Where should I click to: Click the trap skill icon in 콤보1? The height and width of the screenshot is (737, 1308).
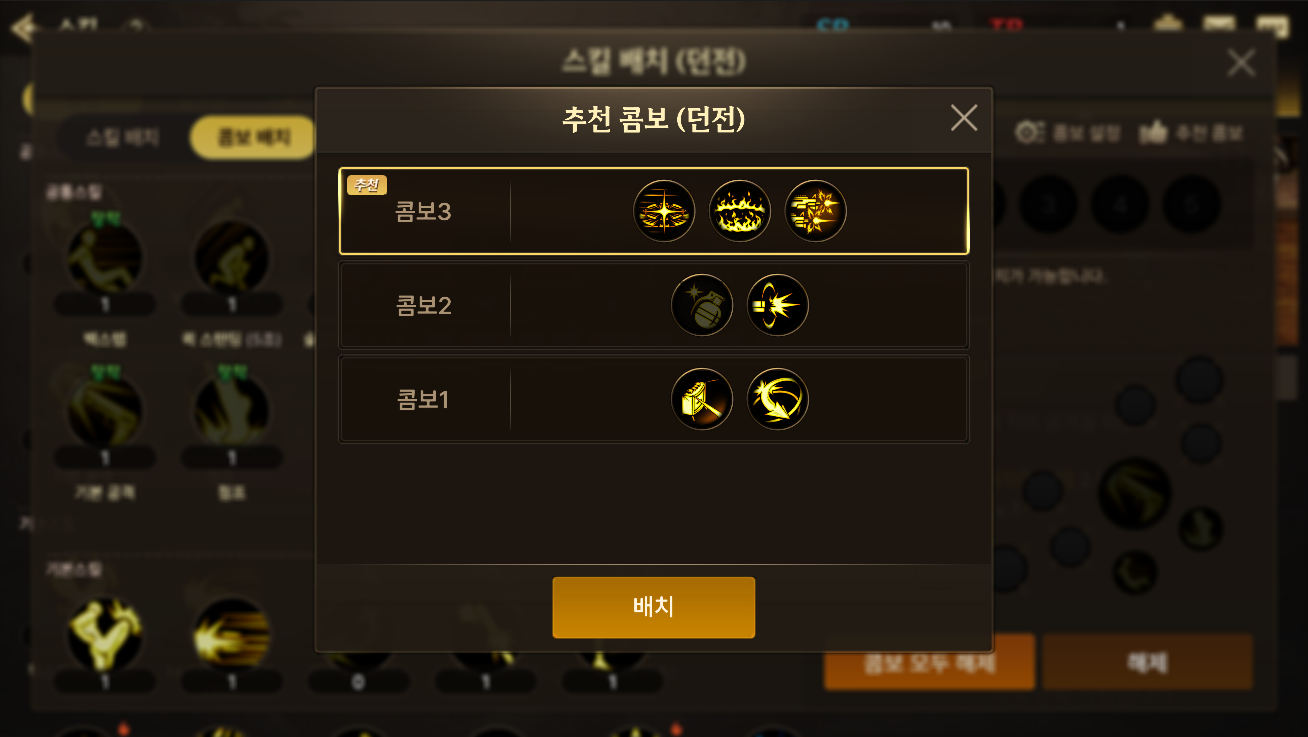702,398
